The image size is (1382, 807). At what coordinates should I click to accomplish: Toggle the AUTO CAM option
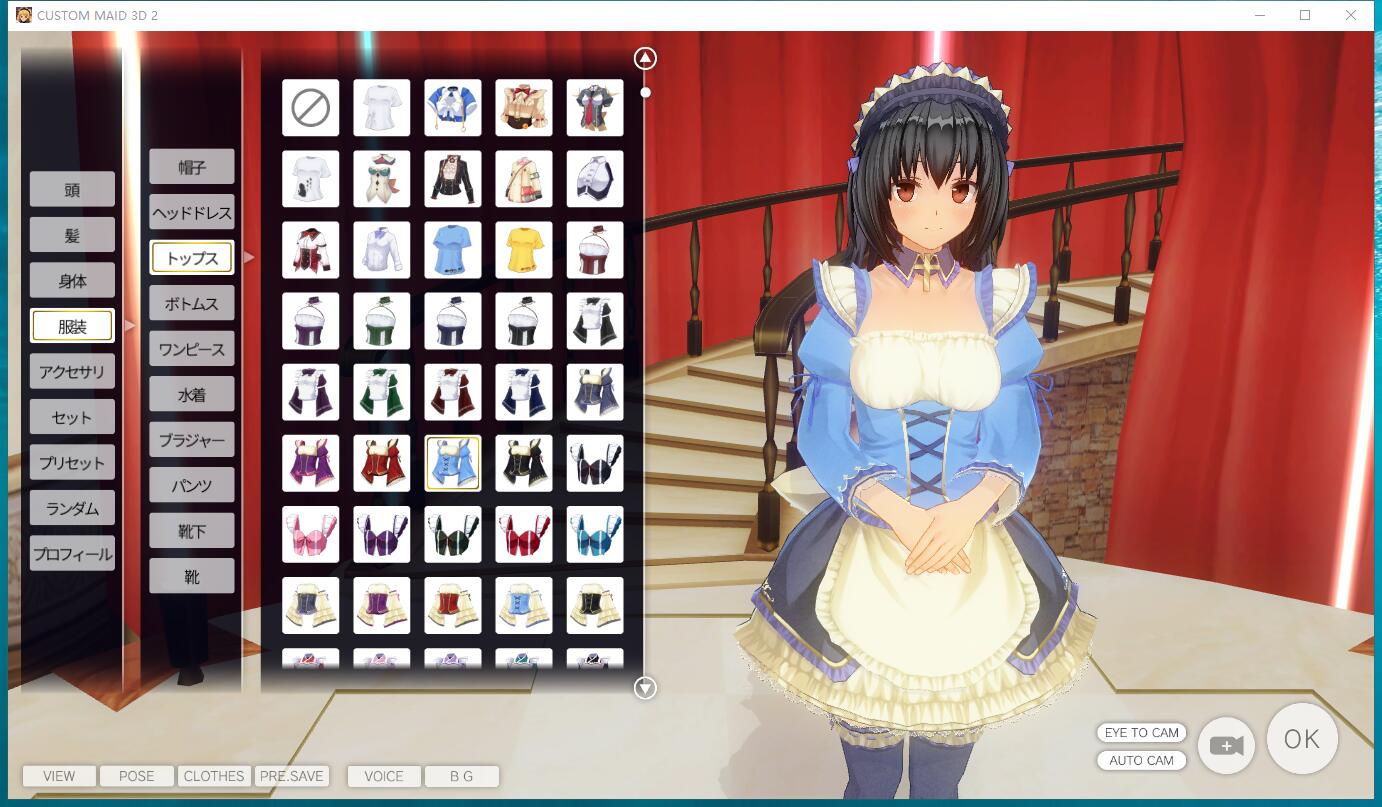coord(1141,760)
